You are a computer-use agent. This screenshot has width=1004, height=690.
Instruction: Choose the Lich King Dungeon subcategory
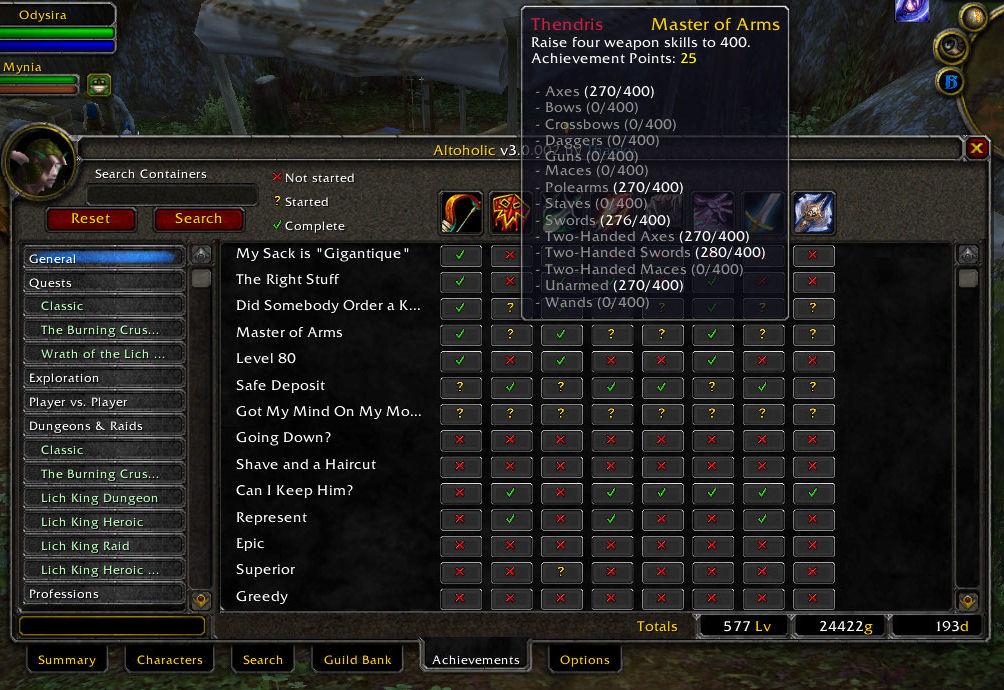(x=104, y=498)
